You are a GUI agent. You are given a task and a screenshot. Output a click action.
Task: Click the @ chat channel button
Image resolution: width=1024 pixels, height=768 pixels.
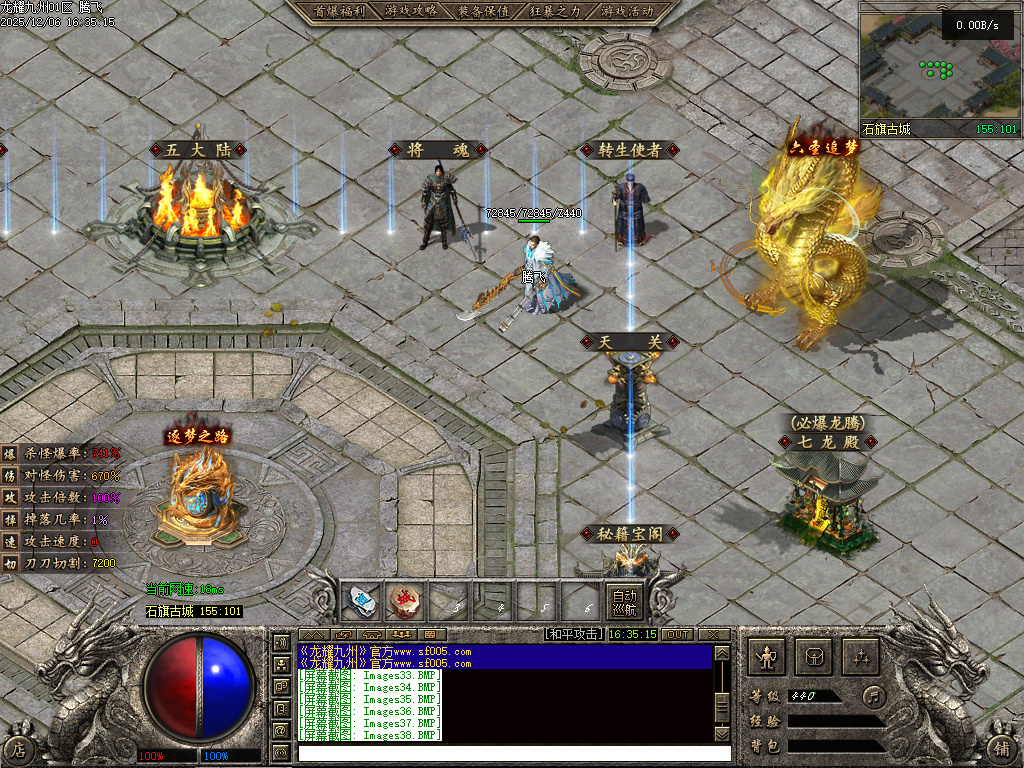point(281,731)
